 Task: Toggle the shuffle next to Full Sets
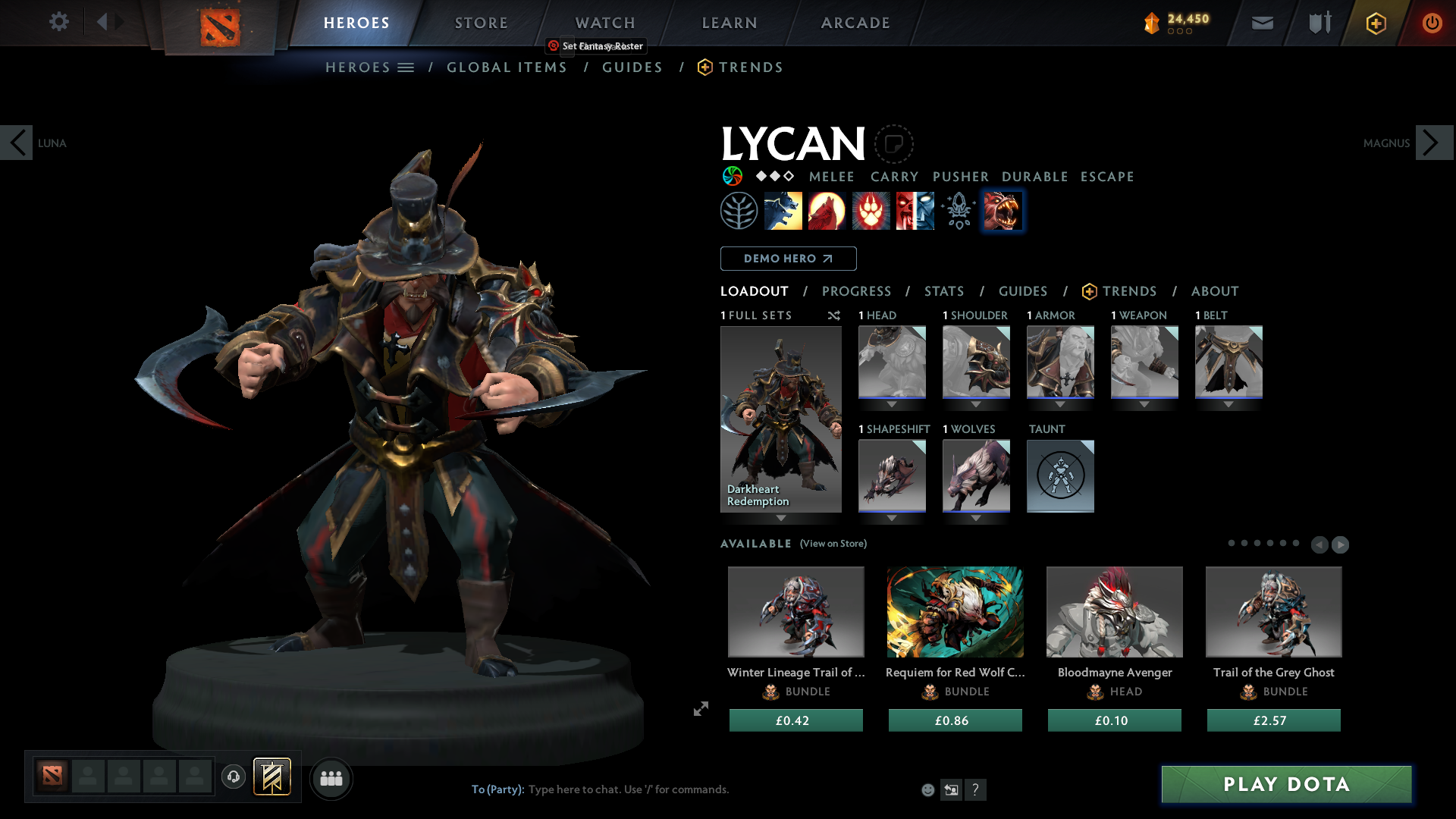pyautogui.click(x=833, y=315)
